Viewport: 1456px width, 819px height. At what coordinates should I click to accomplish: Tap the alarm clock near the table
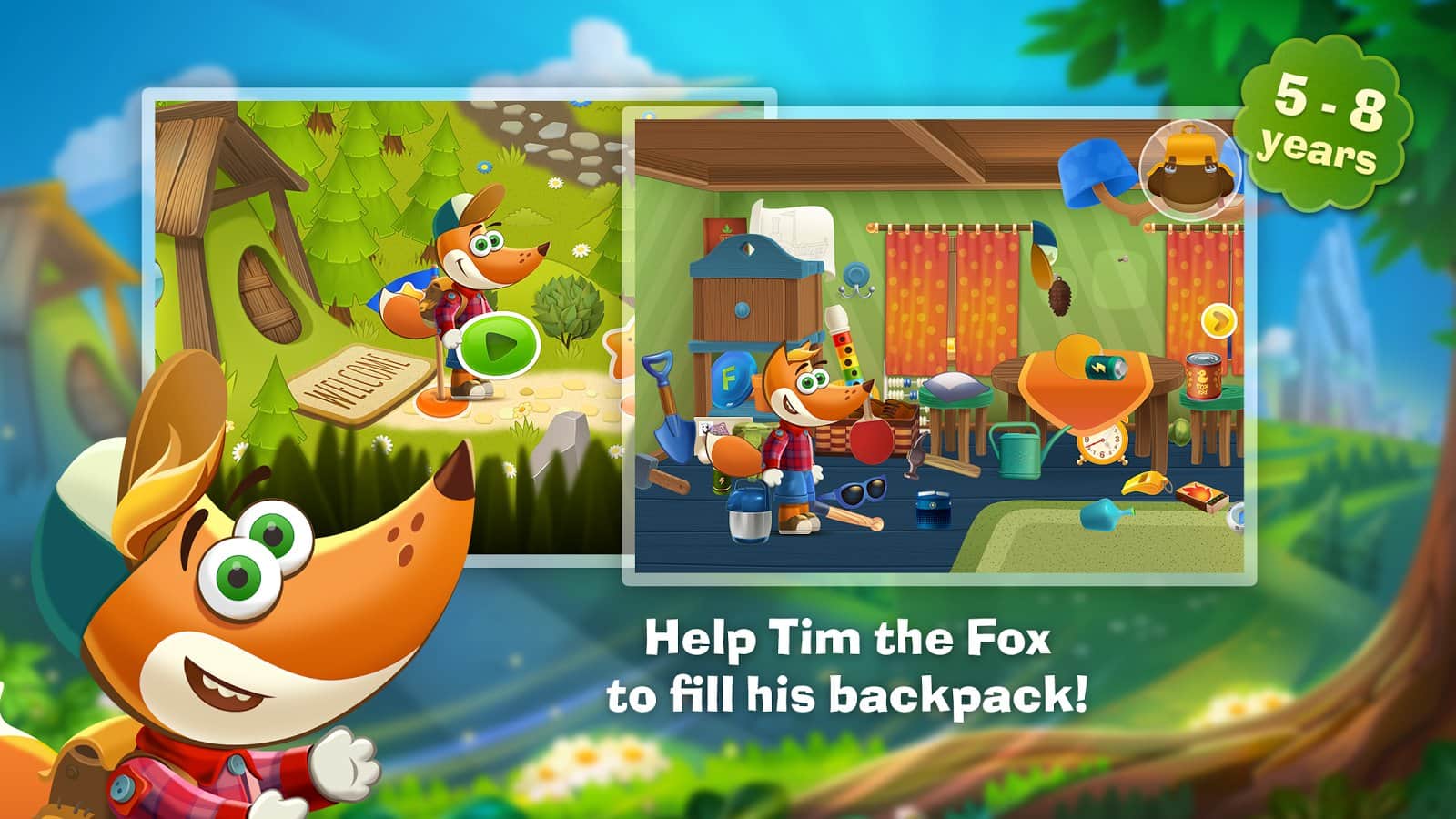1103,444
